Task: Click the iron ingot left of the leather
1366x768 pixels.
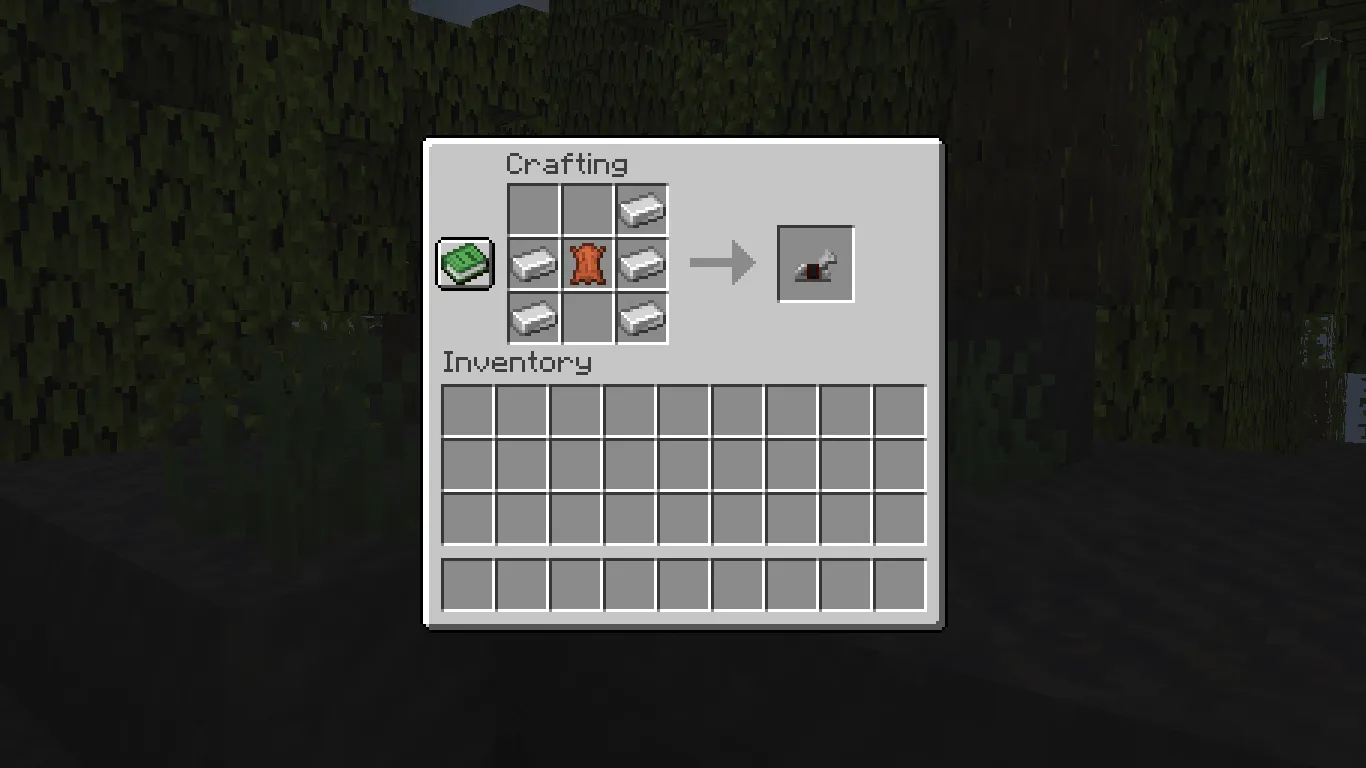Action: (534, 264)
